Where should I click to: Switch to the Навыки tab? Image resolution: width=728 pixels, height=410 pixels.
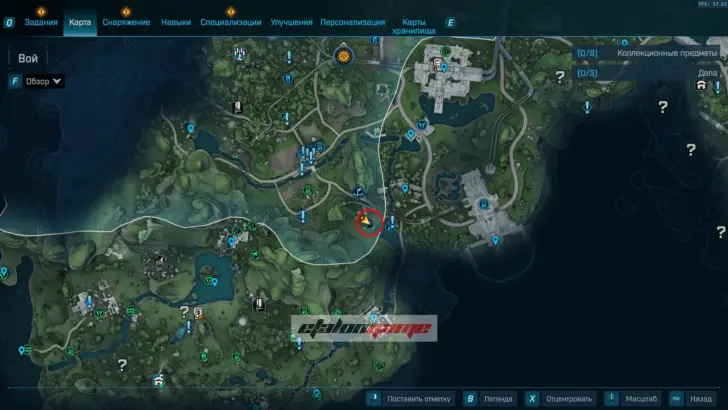click(175, 22)
